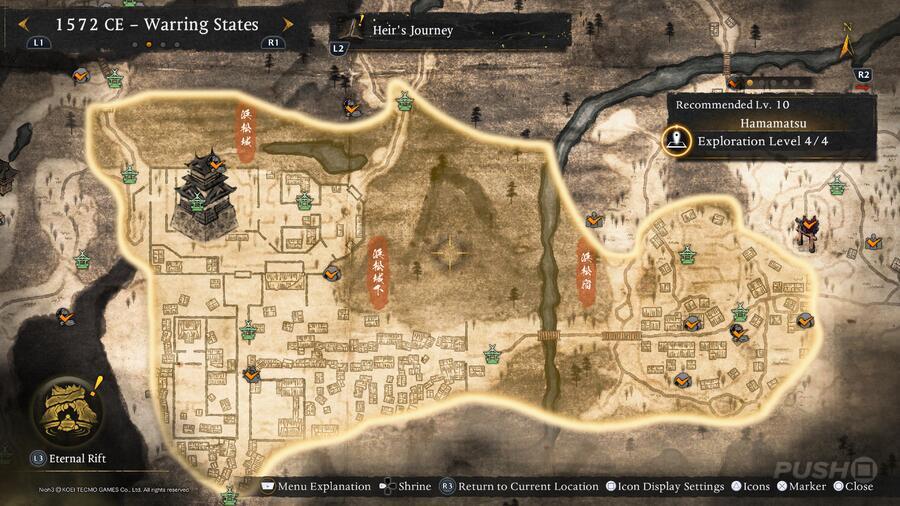Image resolution: width=900 pixels, height=506 pixels.
Task: Open the Heir's Journey quest tracker
Action: [411, 31]
